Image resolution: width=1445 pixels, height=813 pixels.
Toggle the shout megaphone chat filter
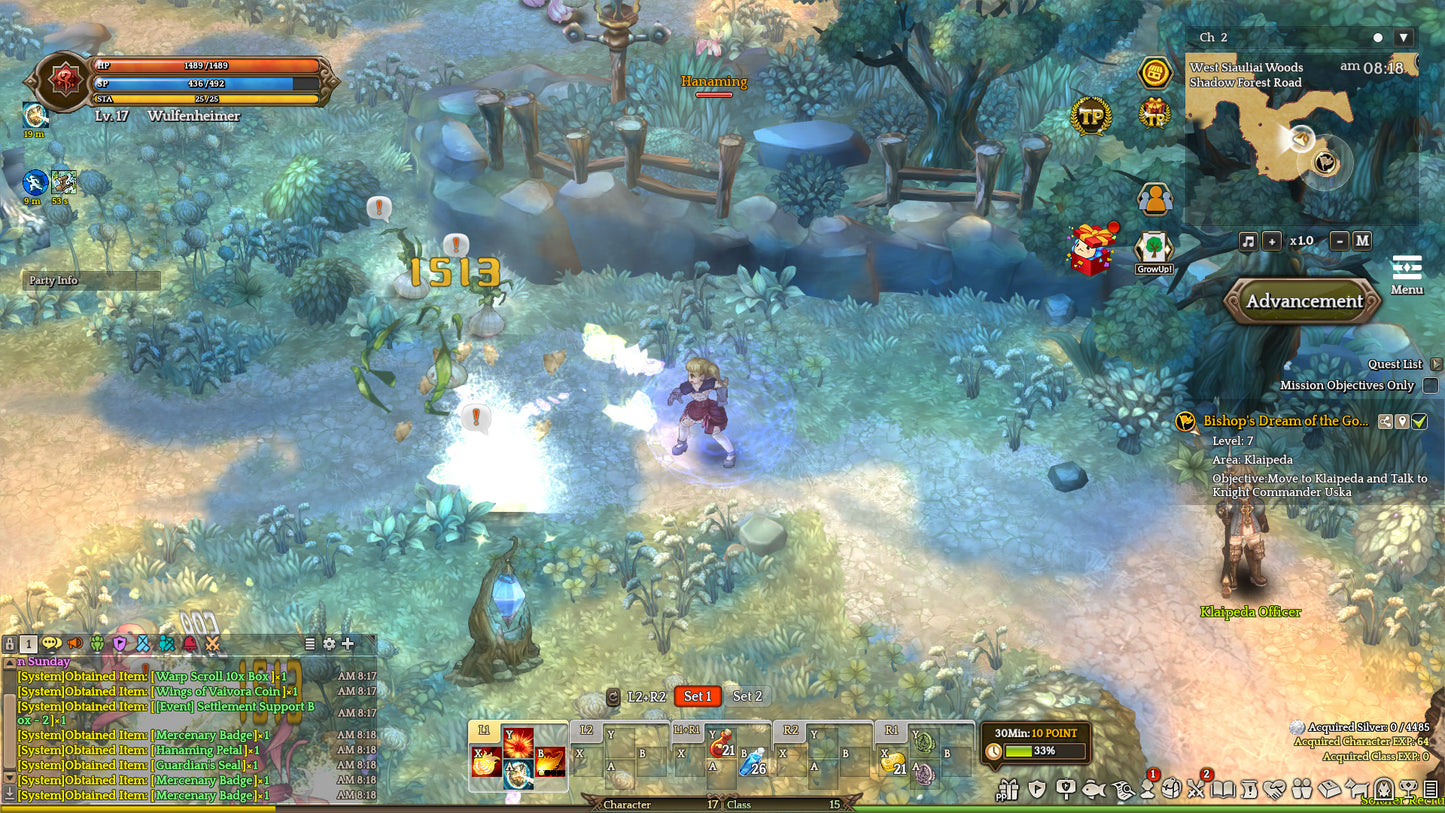click(x=74, y=645)
